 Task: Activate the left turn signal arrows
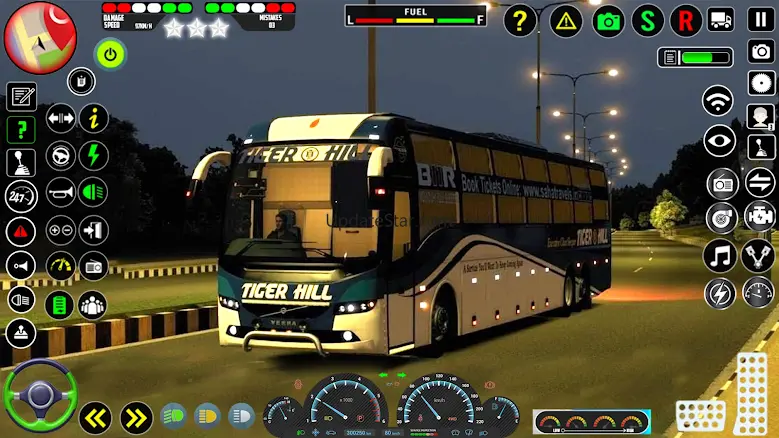[x=96, y=417]
